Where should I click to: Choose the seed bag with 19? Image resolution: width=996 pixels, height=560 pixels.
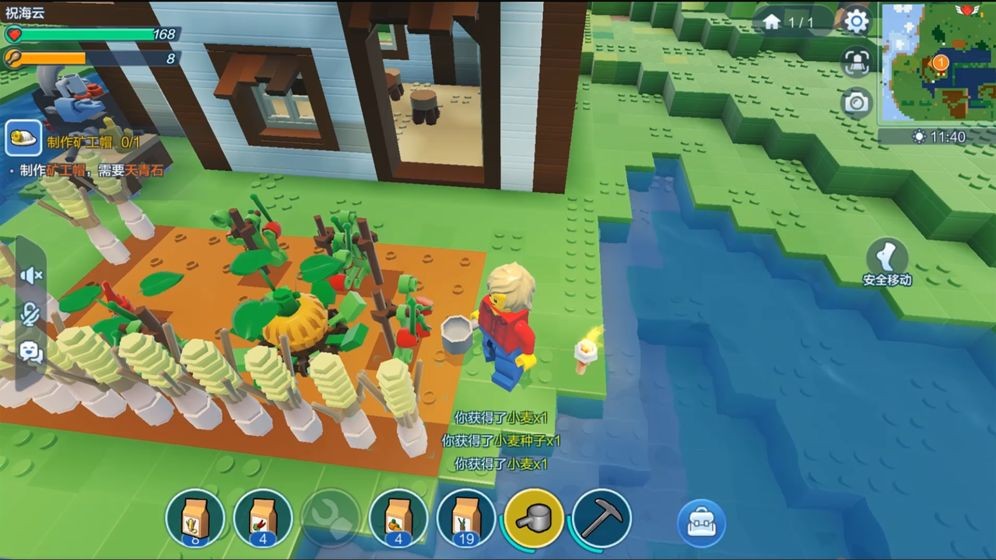(x=466, y=518)
